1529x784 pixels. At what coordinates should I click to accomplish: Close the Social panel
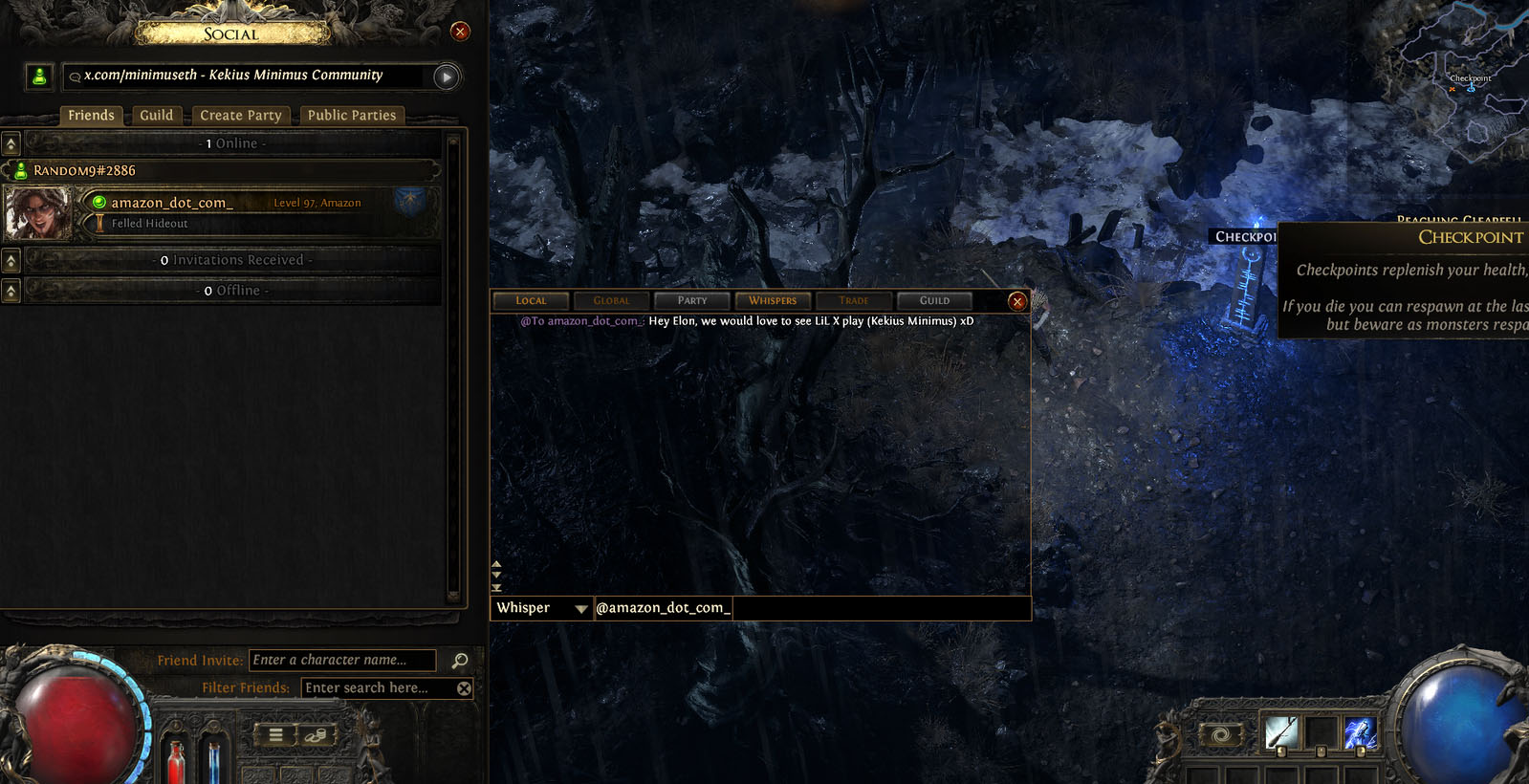(460, 32)
